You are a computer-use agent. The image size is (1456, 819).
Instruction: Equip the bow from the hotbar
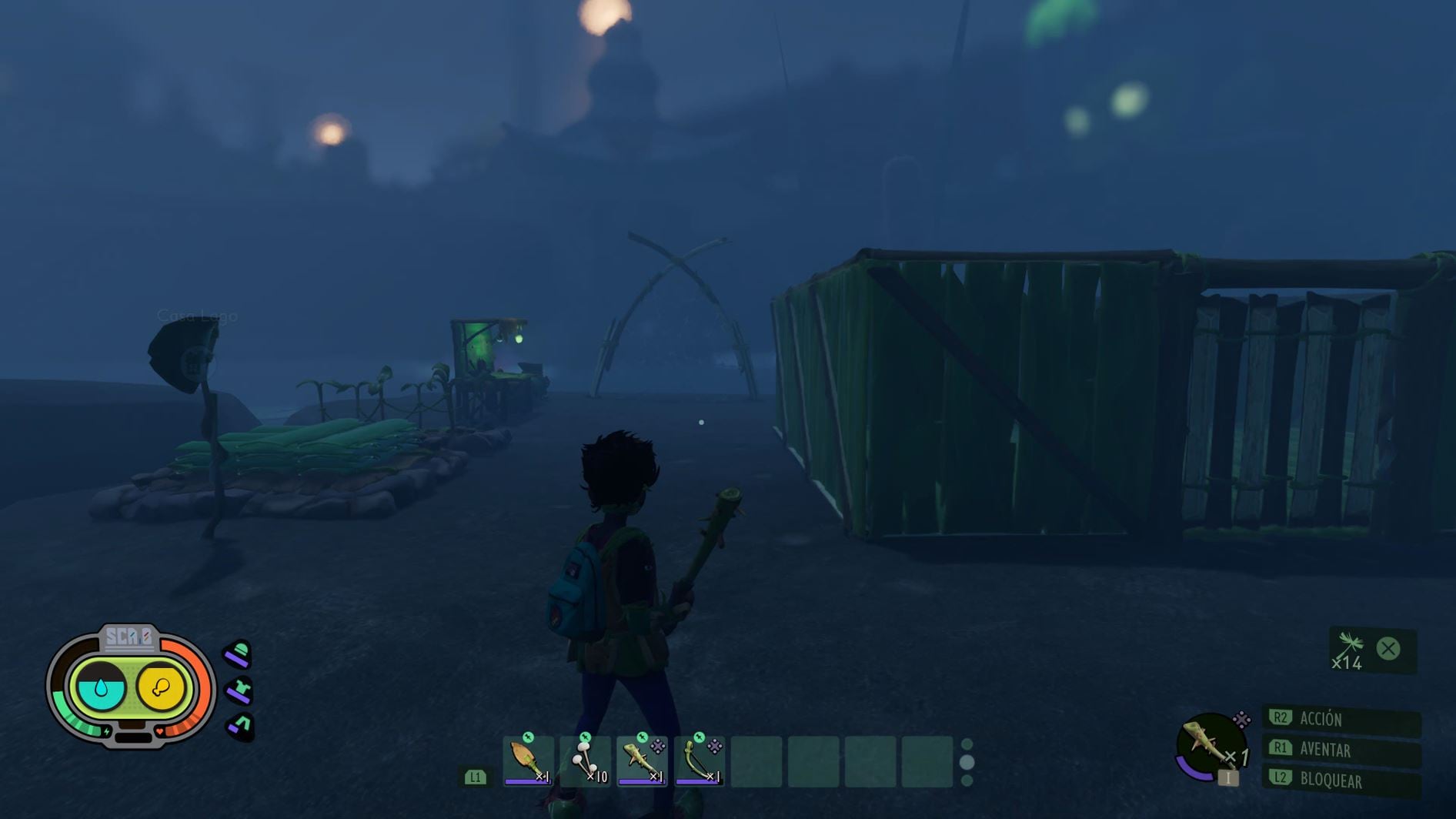[699, 761]
